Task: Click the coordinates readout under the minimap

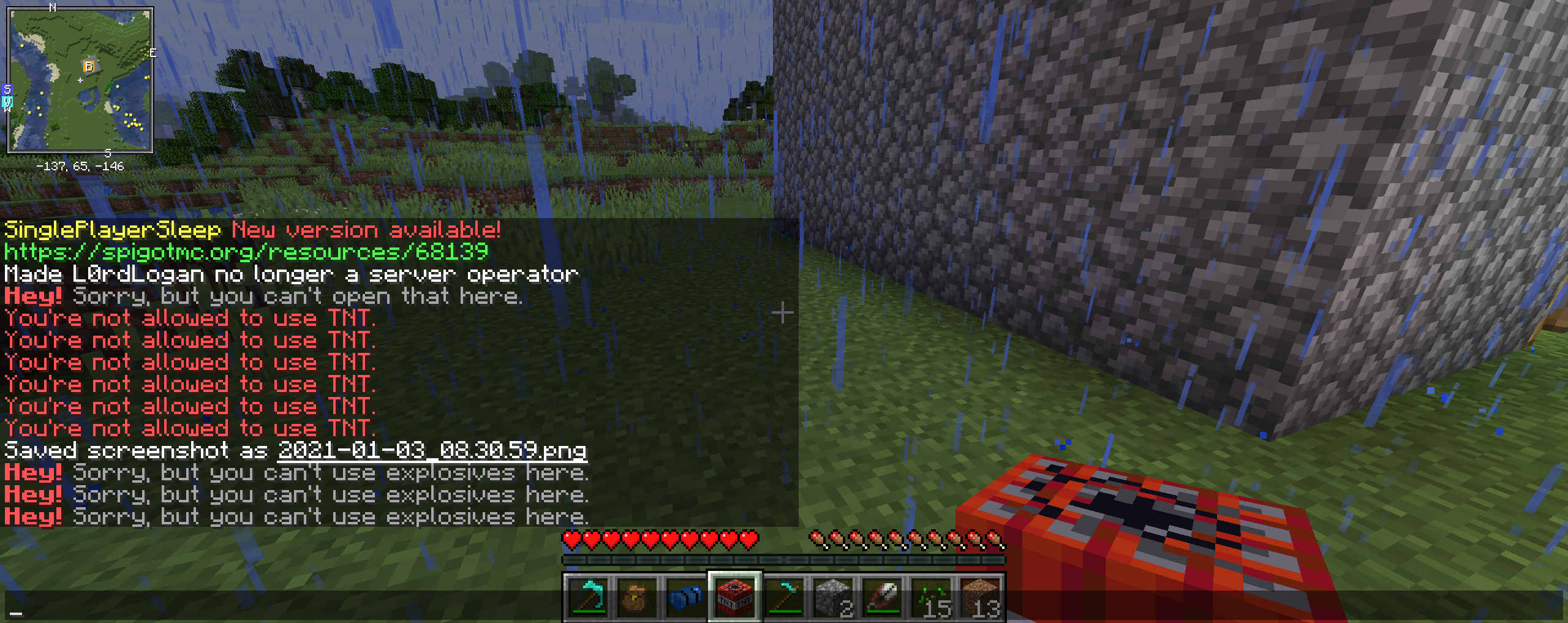Action: pyautogui.click(x=80, y=165)
